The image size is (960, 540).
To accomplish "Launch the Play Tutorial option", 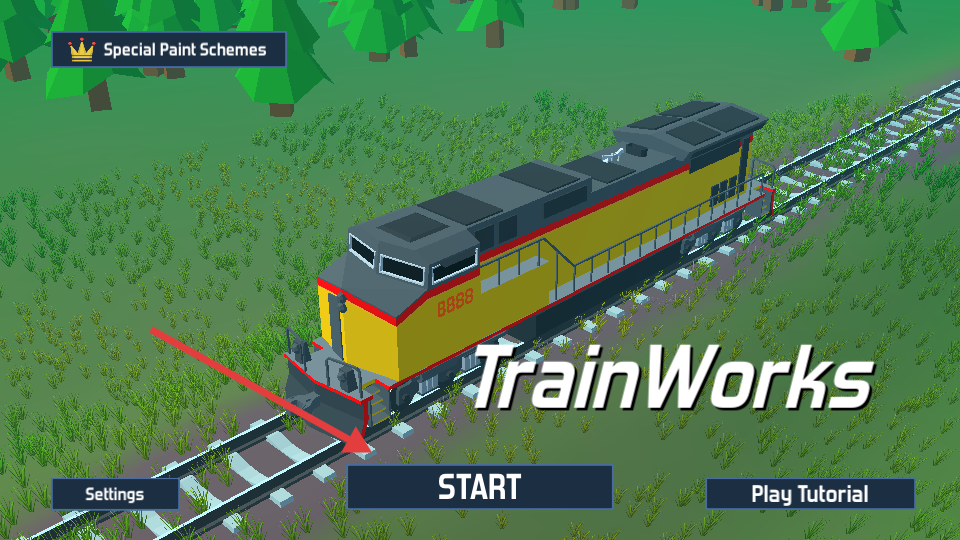I will [x=810, y=494].
